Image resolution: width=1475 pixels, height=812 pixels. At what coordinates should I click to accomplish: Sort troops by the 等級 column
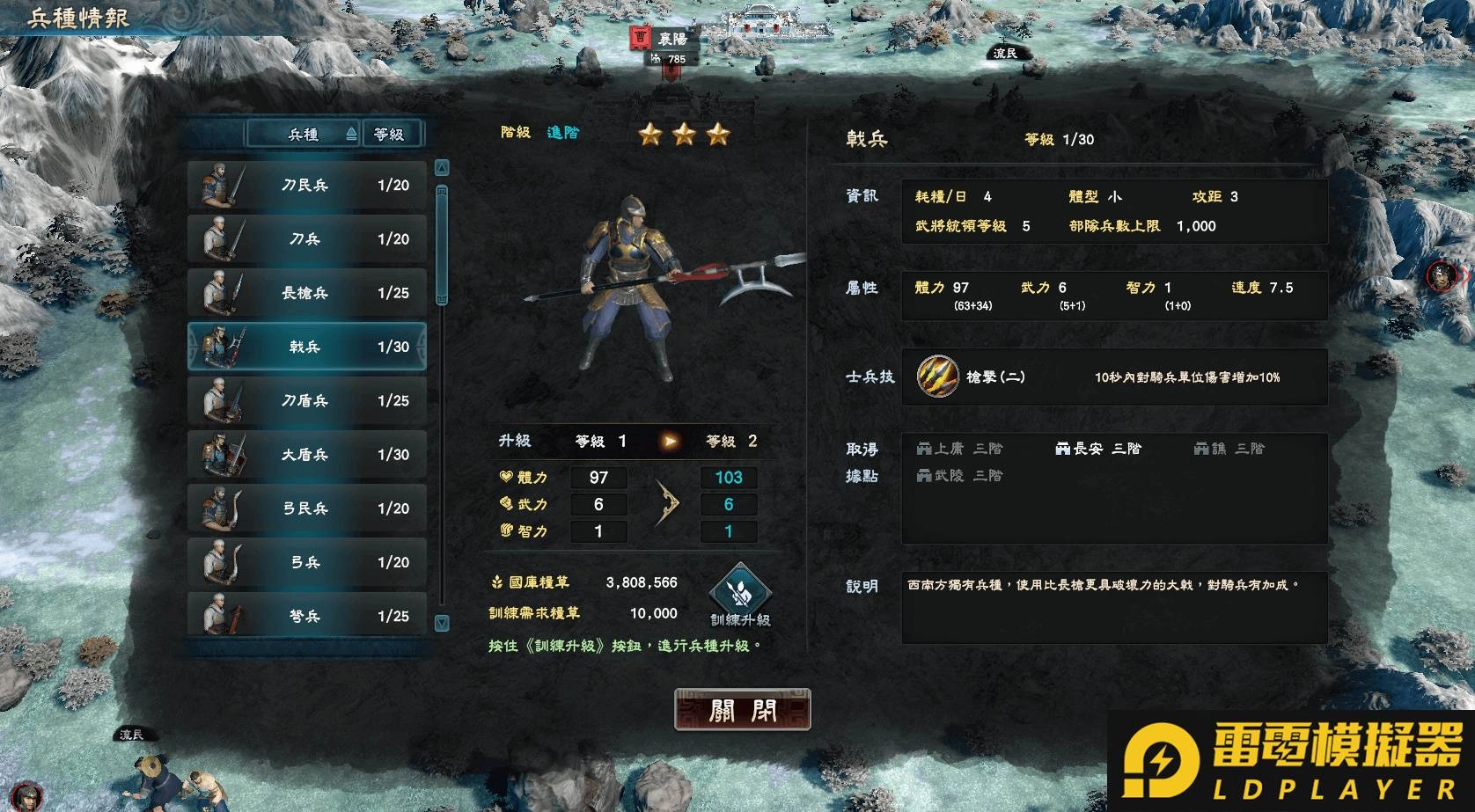tap(389, 134)
